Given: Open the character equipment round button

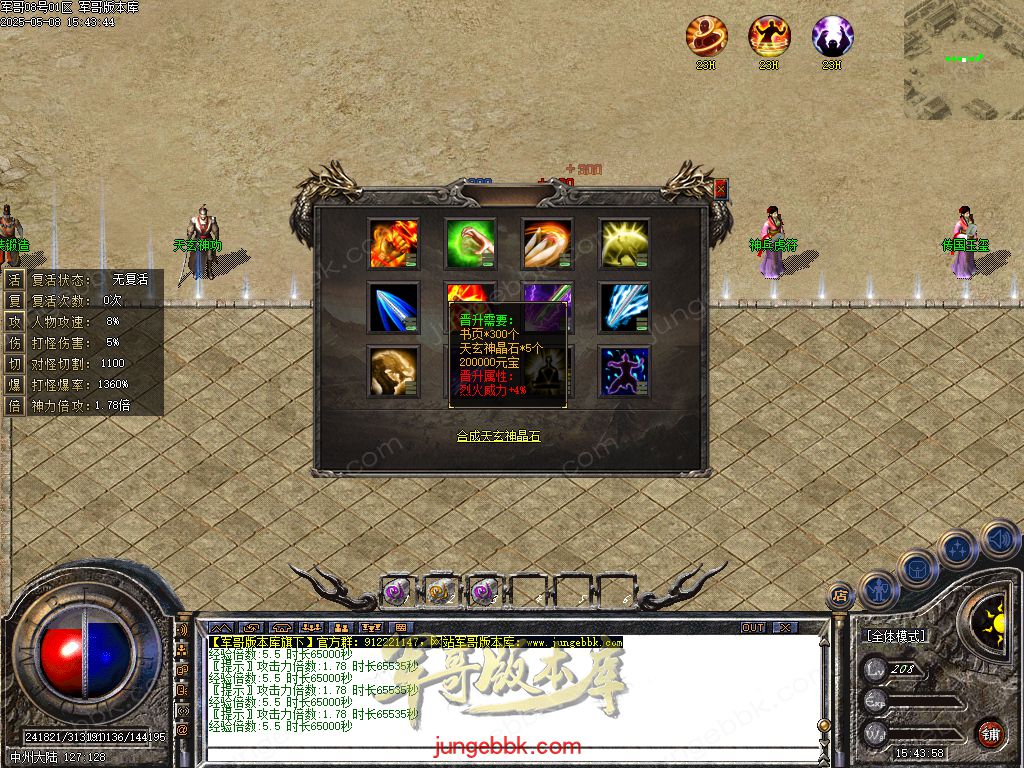Looking at the screenshot, I should pyautogui.click(x=879, y=588).
